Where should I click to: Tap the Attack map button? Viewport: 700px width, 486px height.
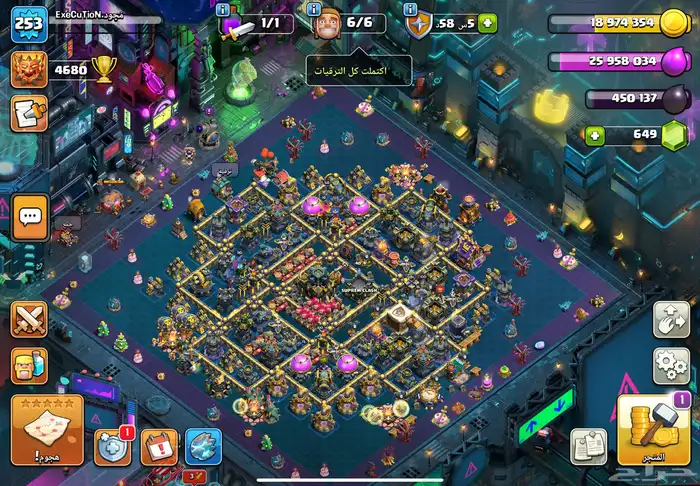(47, 429)
